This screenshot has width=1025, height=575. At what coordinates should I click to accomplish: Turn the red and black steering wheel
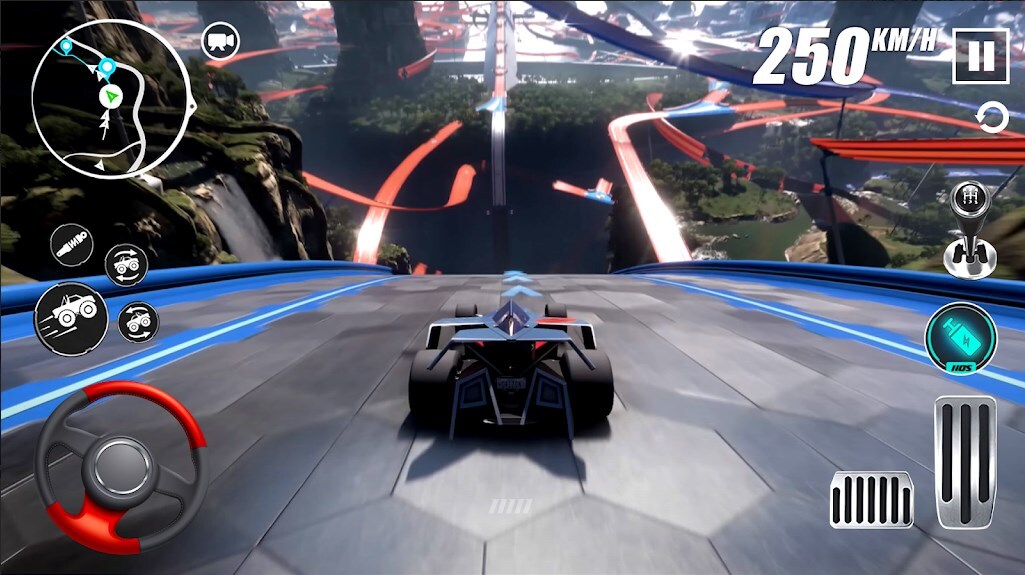(x=121, y=466)
